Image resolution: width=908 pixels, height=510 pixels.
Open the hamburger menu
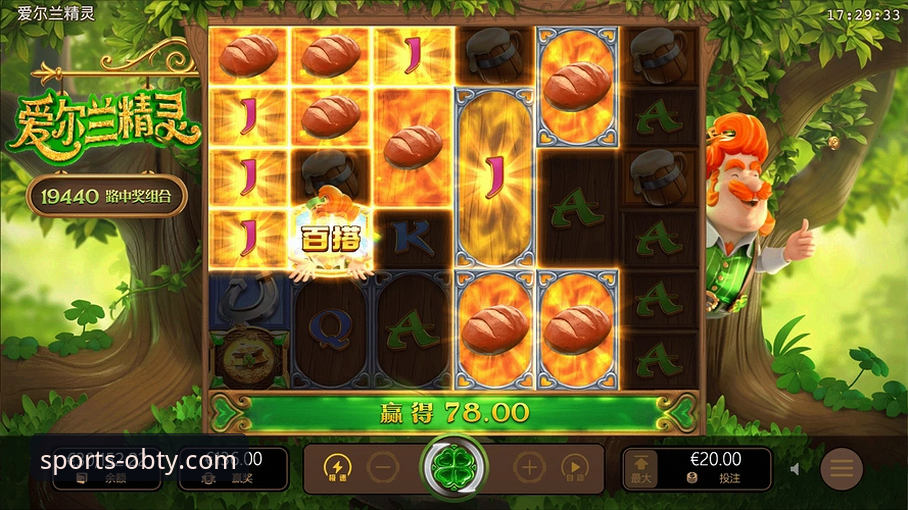tap(842, 468)
